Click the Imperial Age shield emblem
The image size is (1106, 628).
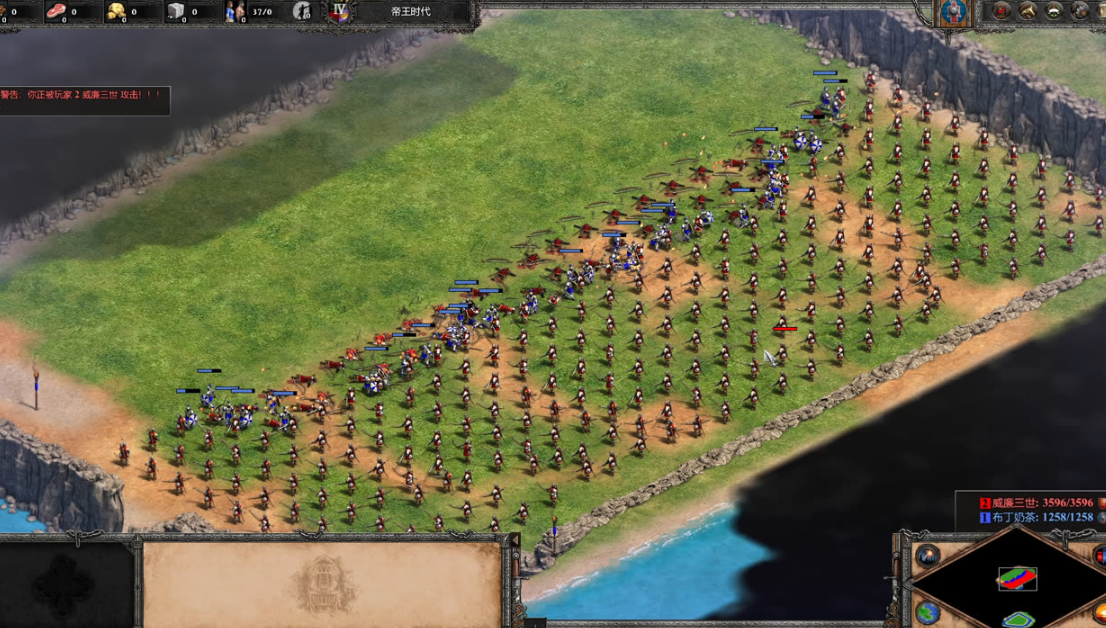(x=340, y=12)
